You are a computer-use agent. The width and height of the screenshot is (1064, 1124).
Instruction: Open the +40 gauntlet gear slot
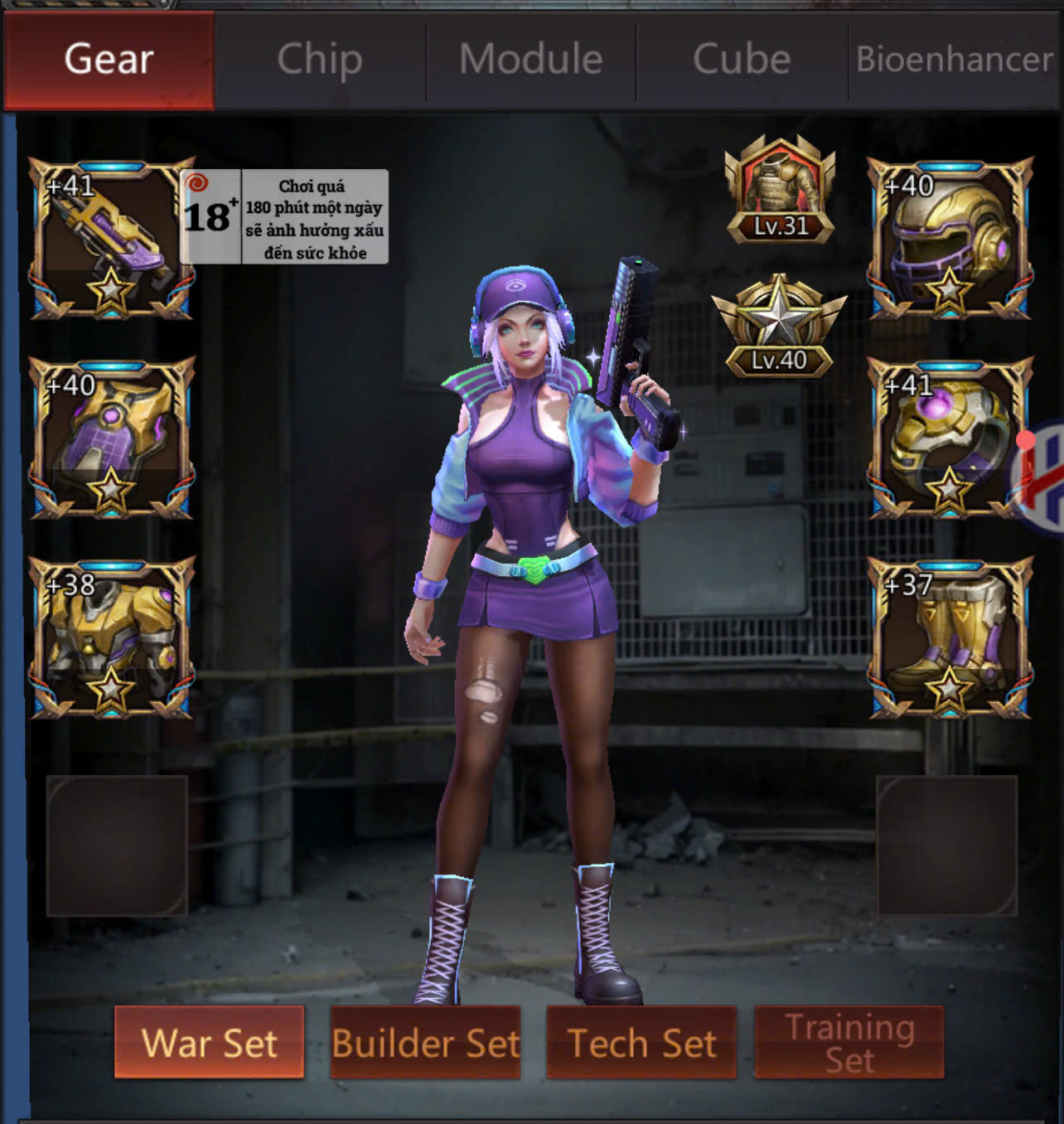coord(112,438)
